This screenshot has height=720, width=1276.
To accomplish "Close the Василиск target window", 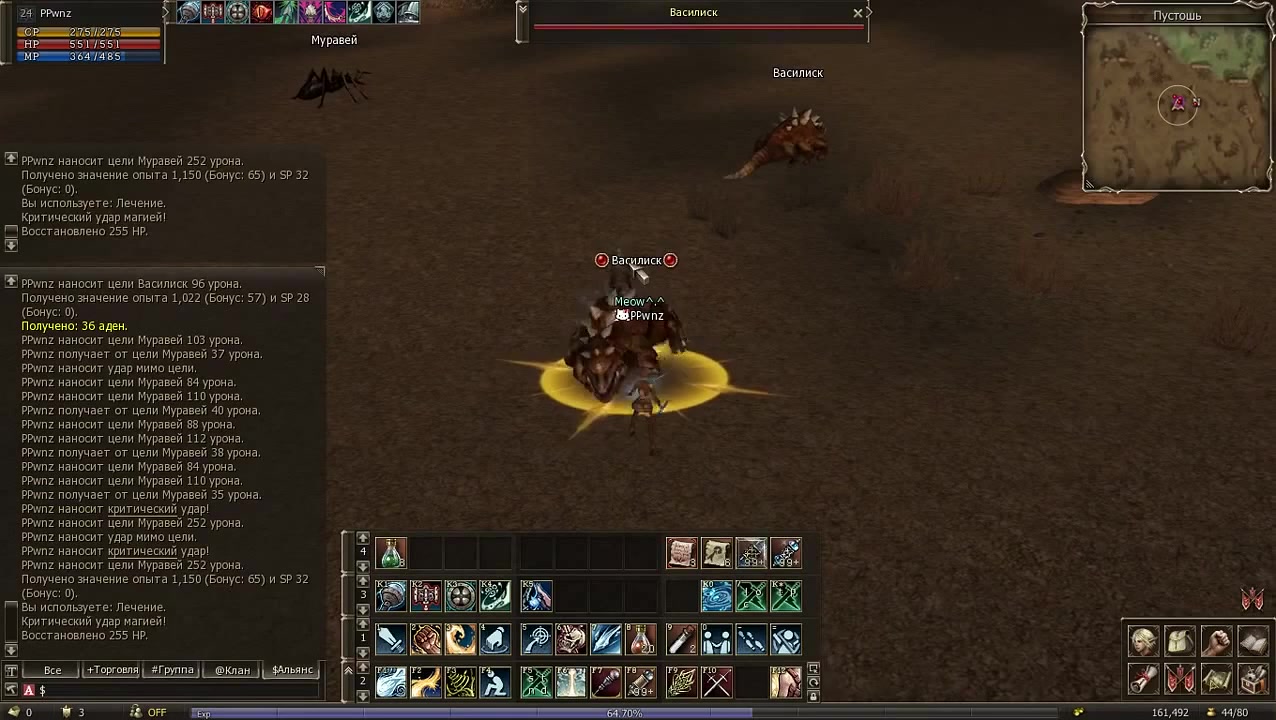I will click(x=857, y=13).
